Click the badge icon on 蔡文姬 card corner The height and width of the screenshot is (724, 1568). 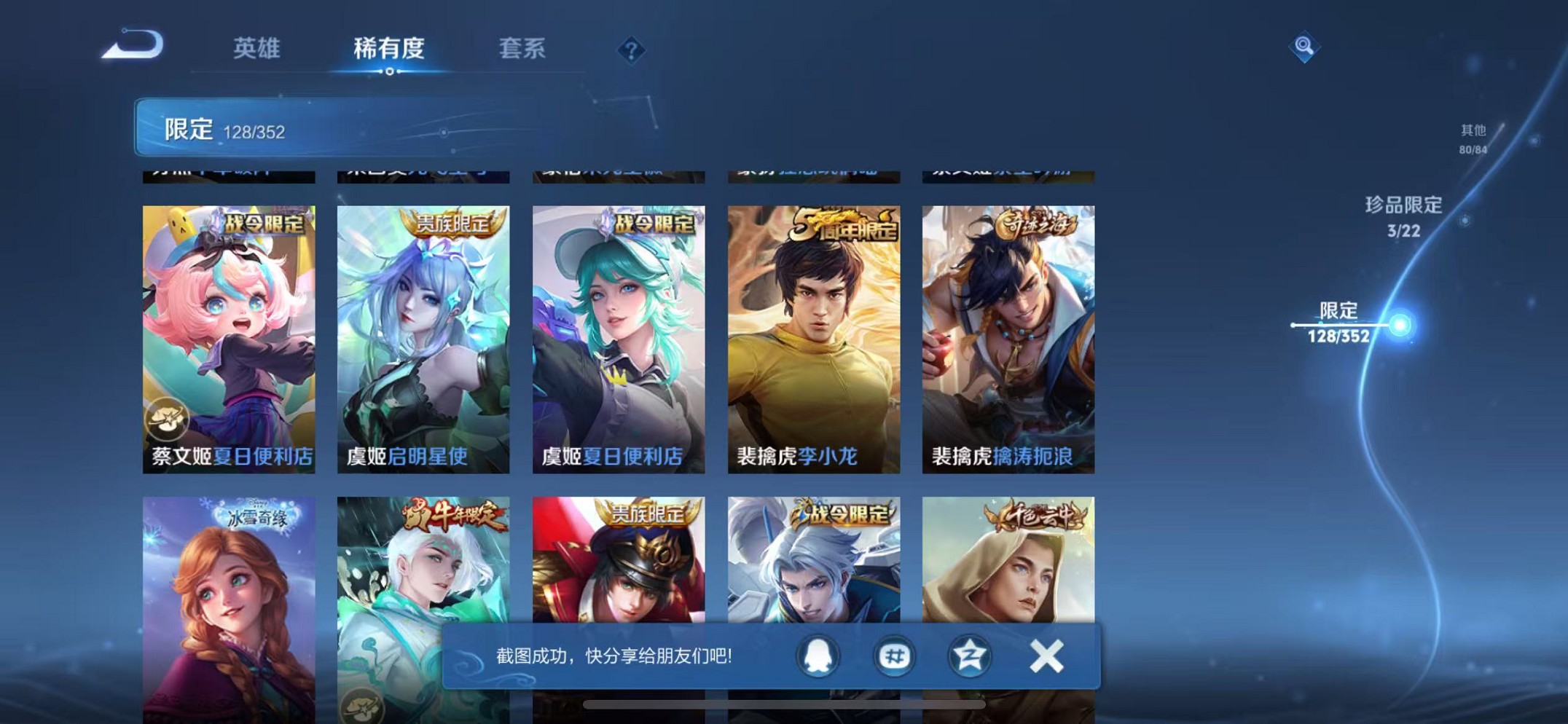click(169, 418)
